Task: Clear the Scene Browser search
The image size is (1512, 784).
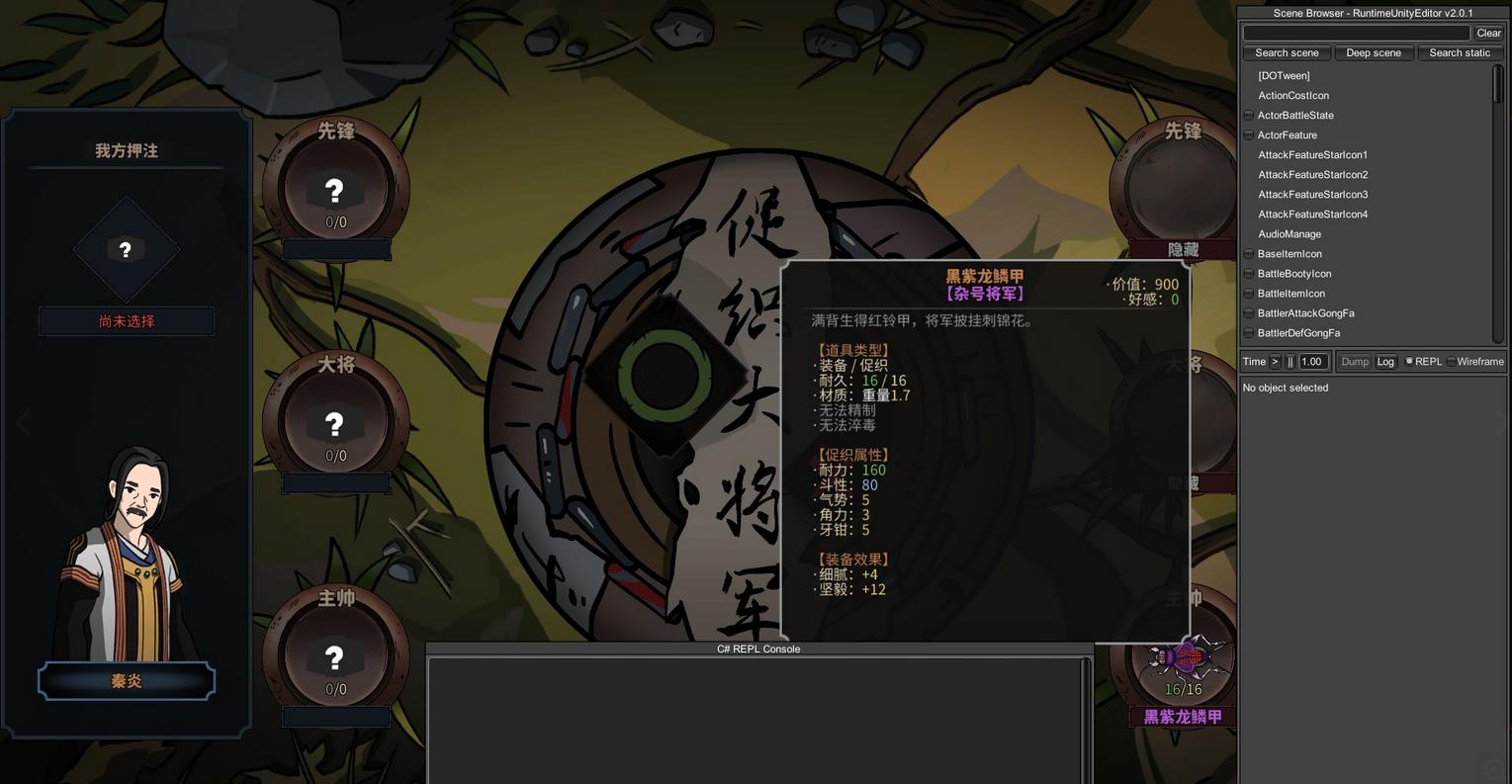Action: [1488, 33]
